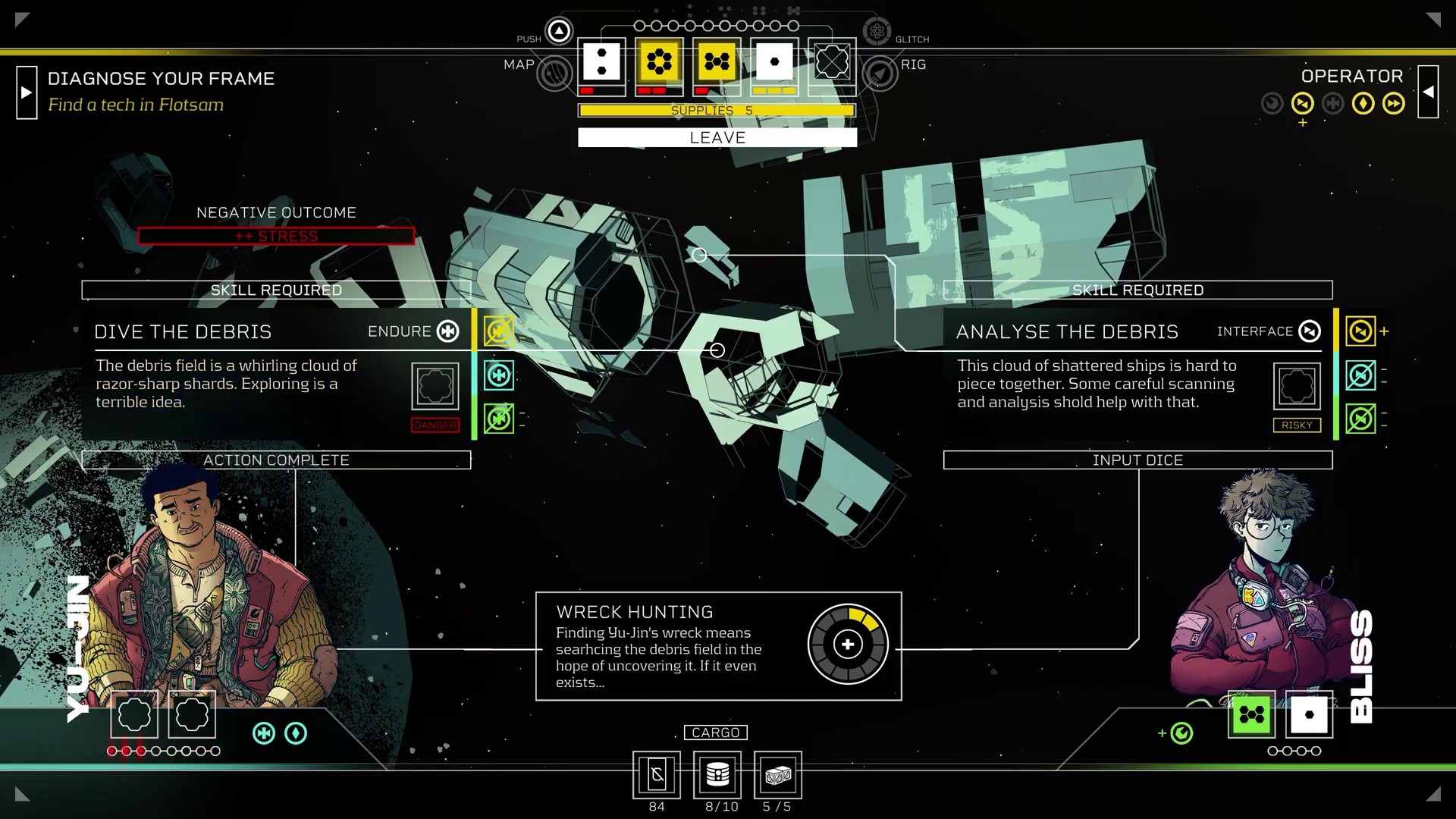Open the Wreck Hunting clock panel

(847, 645)
